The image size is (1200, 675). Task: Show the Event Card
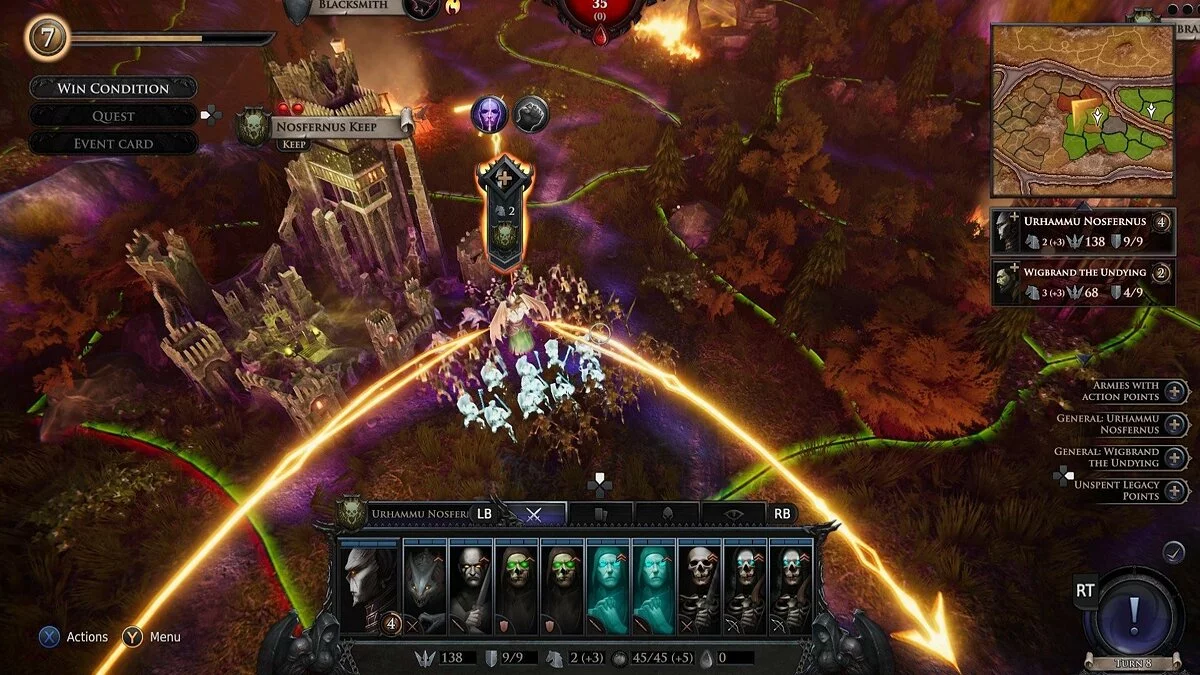[x=113, y=144]
